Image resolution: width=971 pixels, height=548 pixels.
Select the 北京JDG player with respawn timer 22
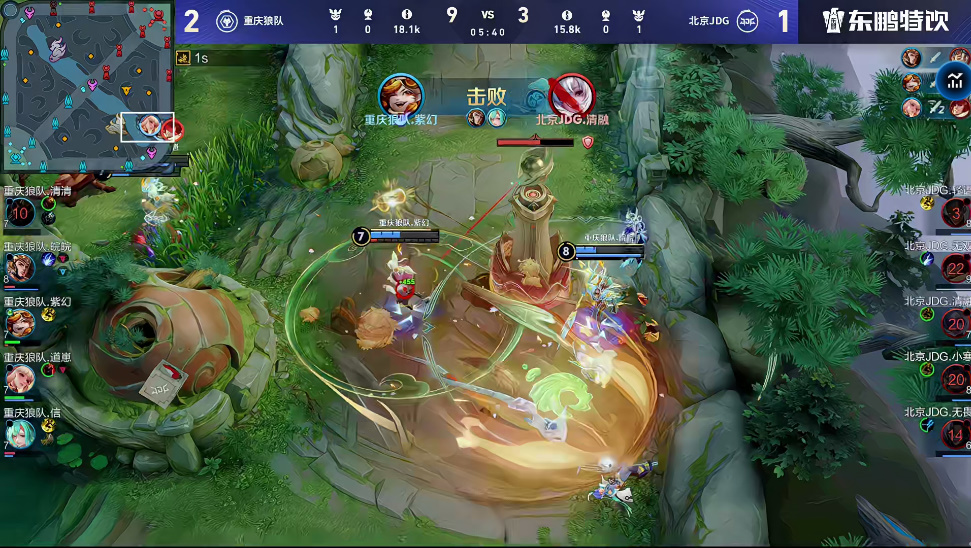coord(956,268)
